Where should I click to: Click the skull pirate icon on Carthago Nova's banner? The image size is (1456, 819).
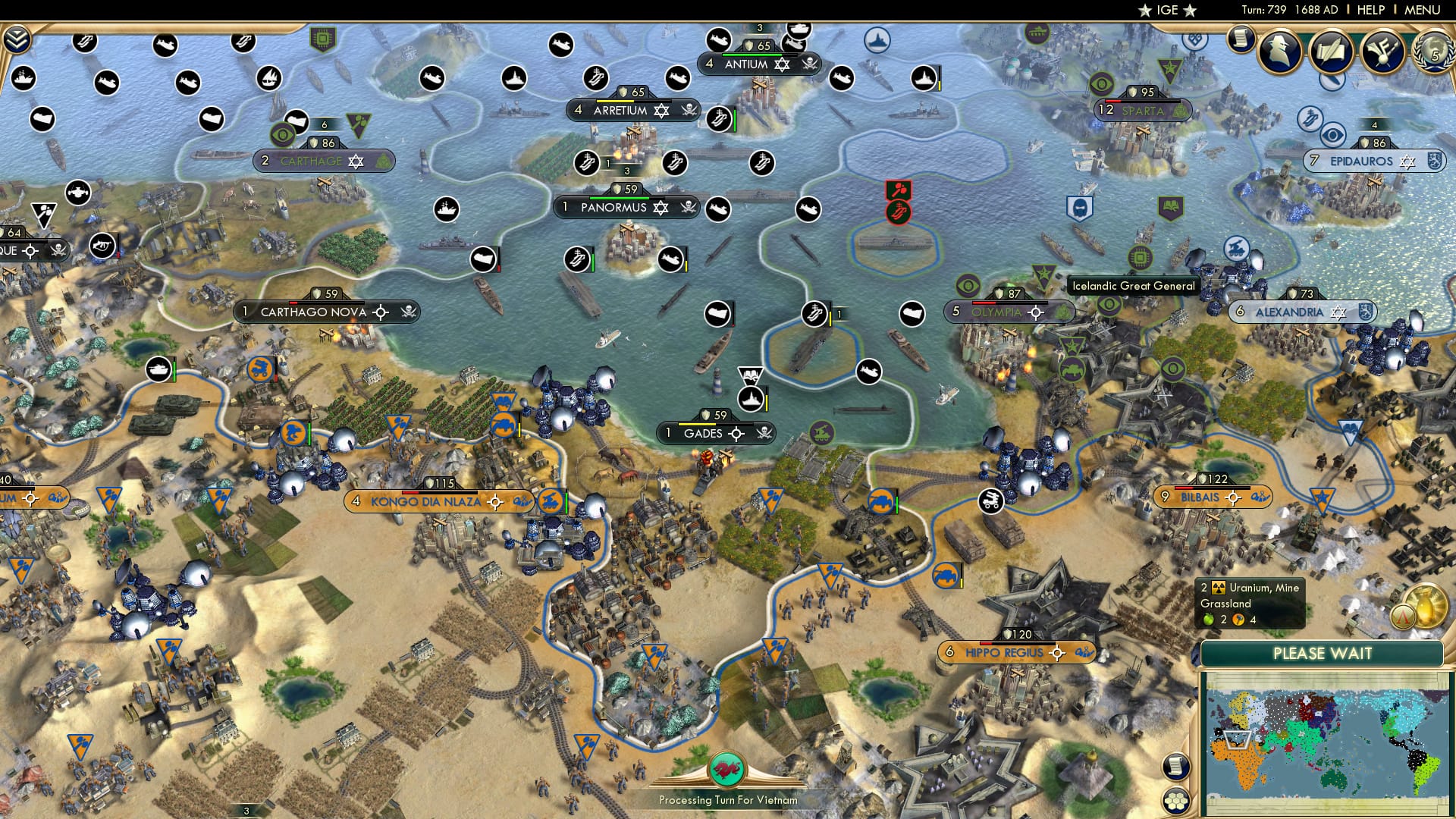click(x=407, y=312)
